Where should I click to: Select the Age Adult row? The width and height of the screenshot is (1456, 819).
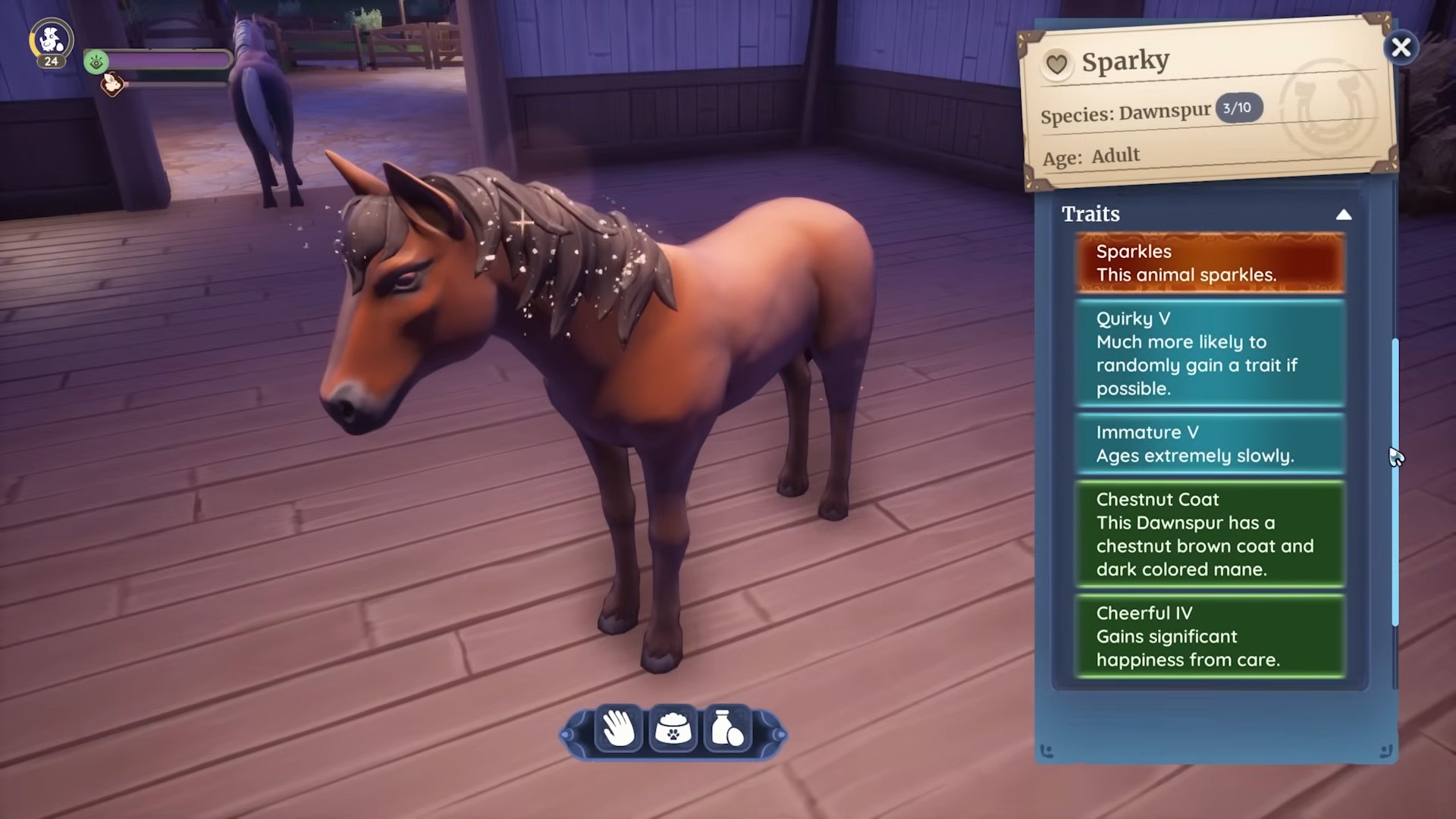[x=1092, y=155]
